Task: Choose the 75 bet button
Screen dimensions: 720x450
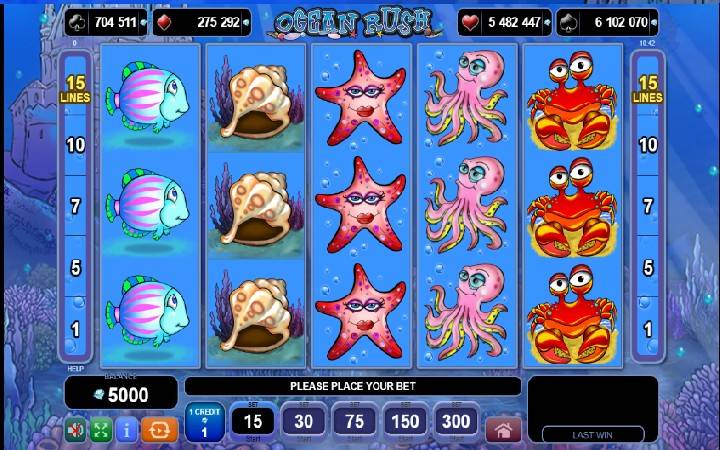Action: tap(354, 423)
